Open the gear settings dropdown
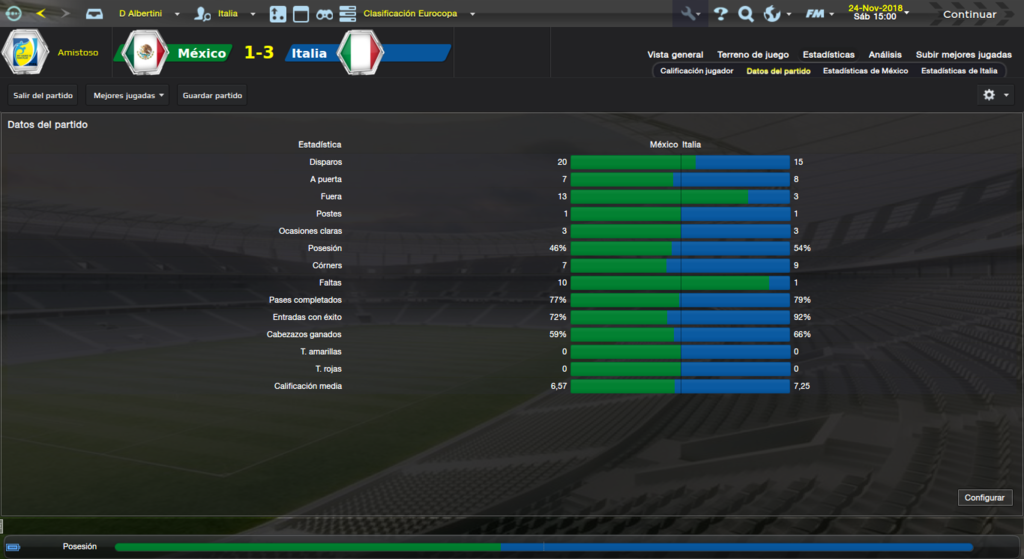 click(996, 95)
